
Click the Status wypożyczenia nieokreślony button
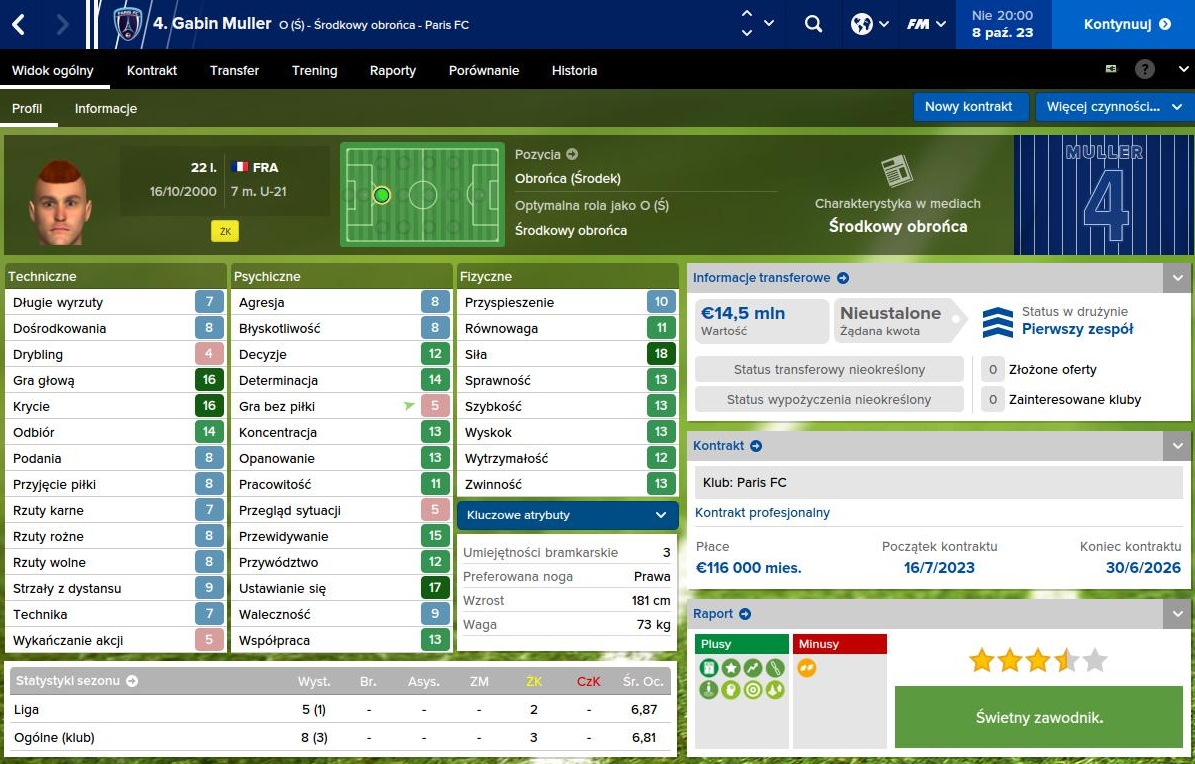tap(829, 399)
